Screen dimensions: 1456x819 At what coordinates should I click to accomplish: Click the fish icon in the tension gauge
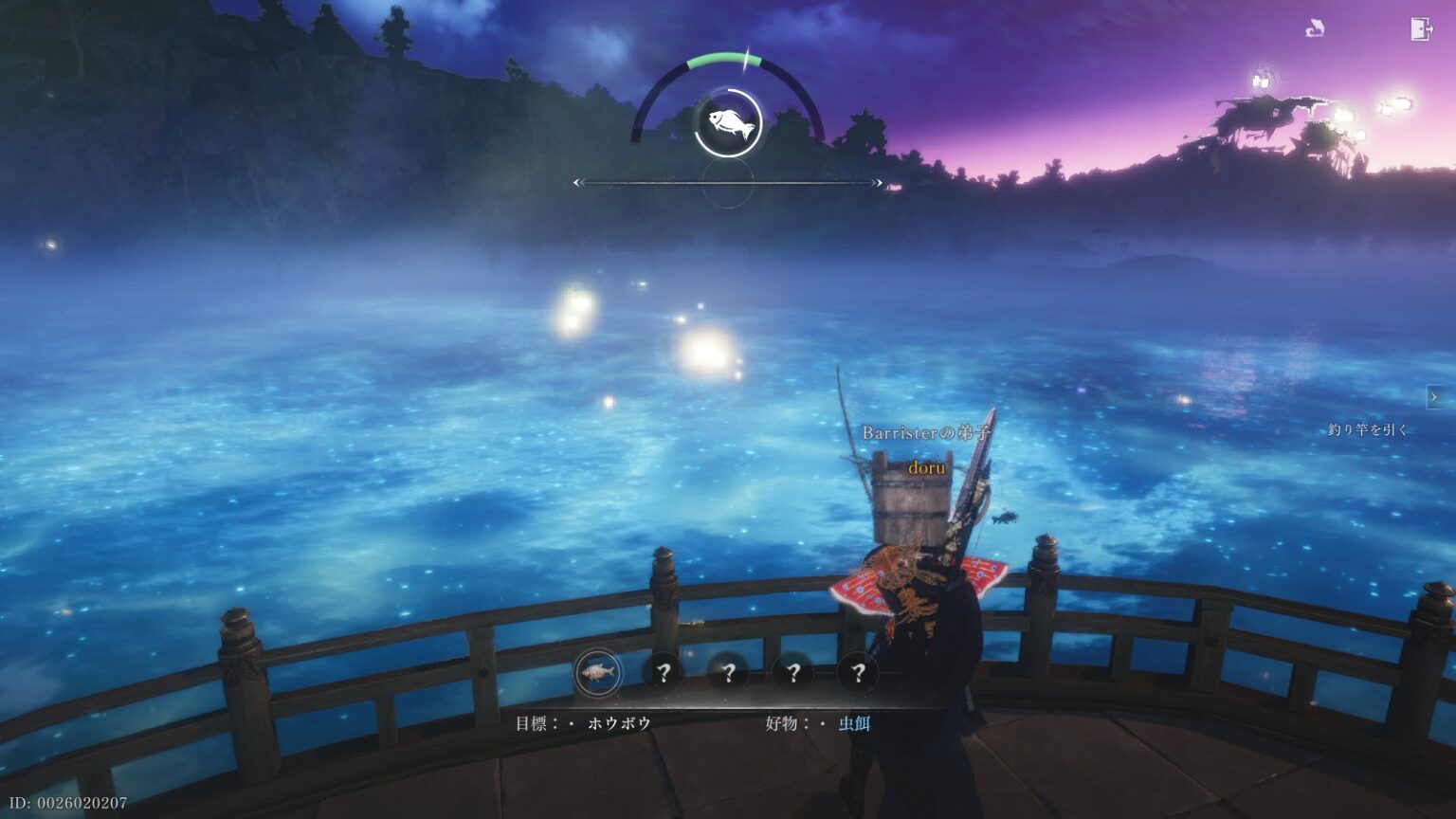point(728,123)
